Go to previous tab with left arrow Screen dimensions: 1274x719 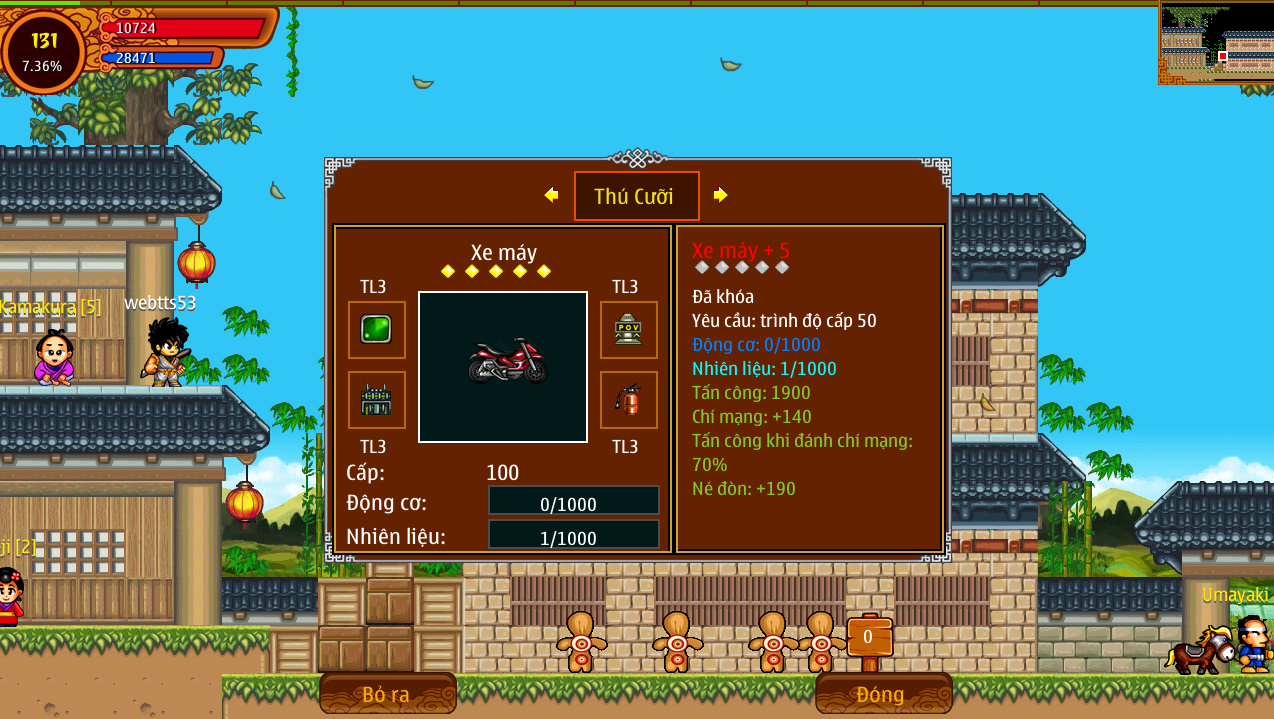pos(551,195)
